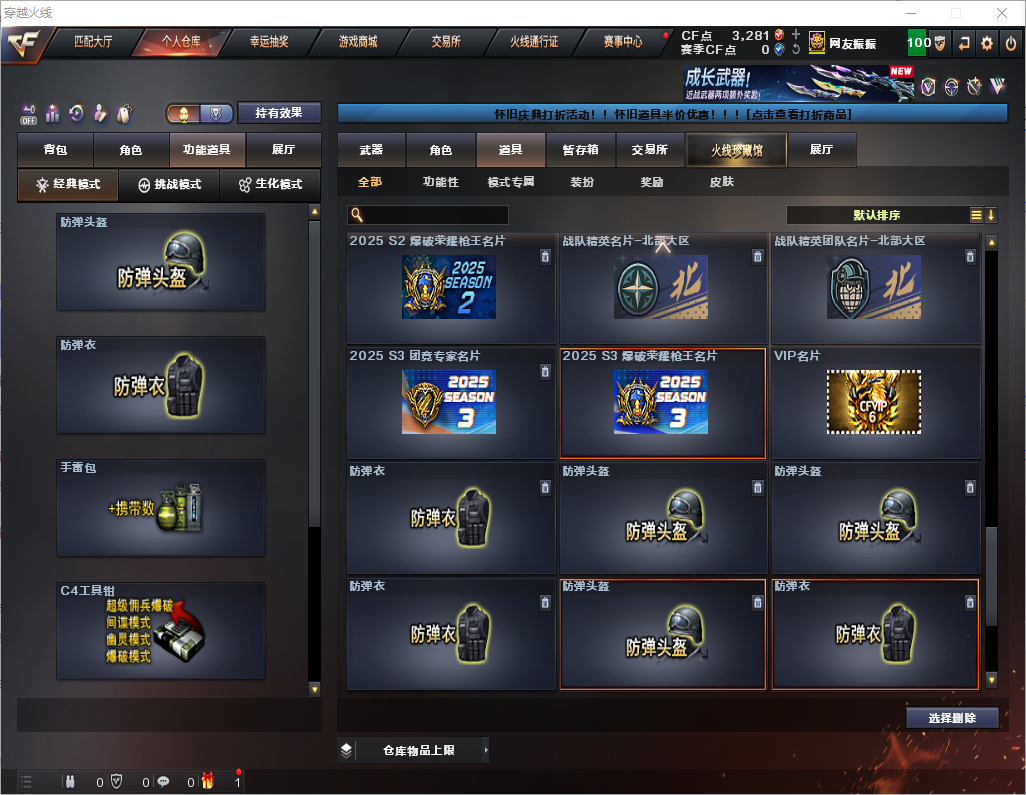Show 持有效果 owned effects
Screen dimensions: 1026x795
(x=278, y=113)
